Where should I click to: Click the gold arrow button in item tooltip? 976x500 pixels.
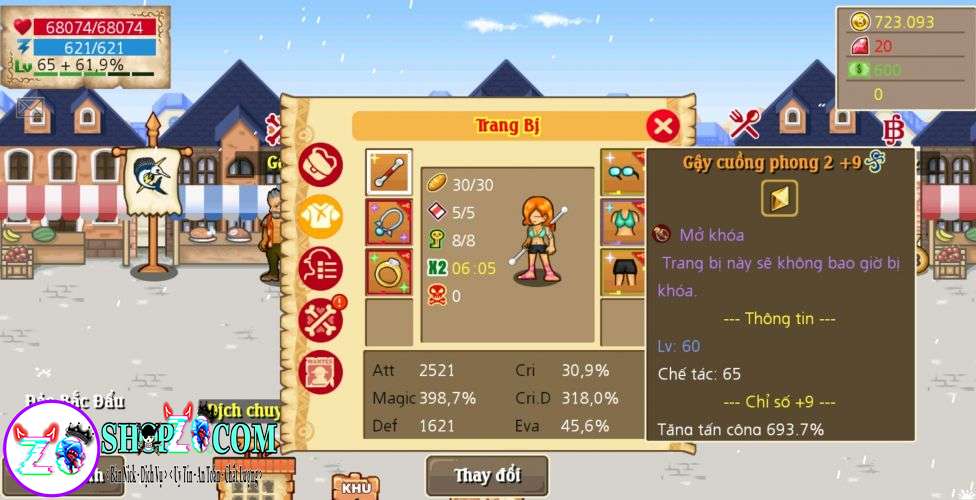pos(779,198)
